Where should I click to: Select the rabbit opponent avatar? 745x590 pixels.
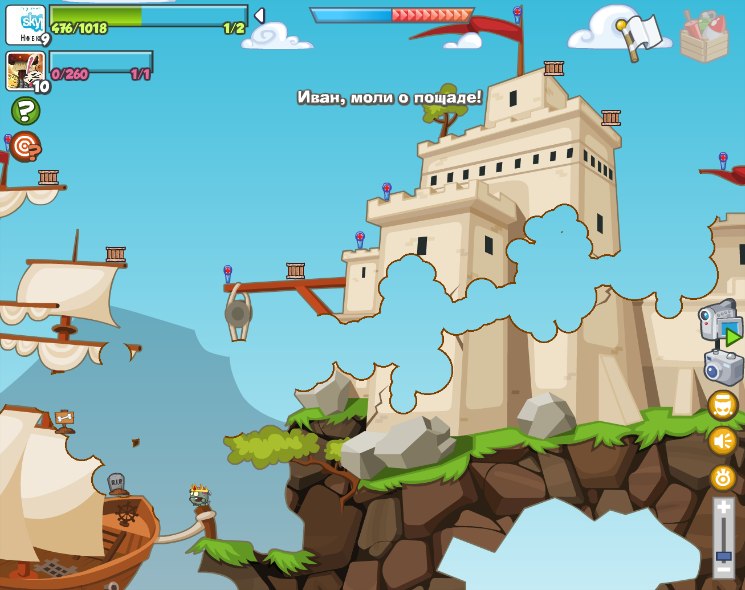(x=24, y=71)
